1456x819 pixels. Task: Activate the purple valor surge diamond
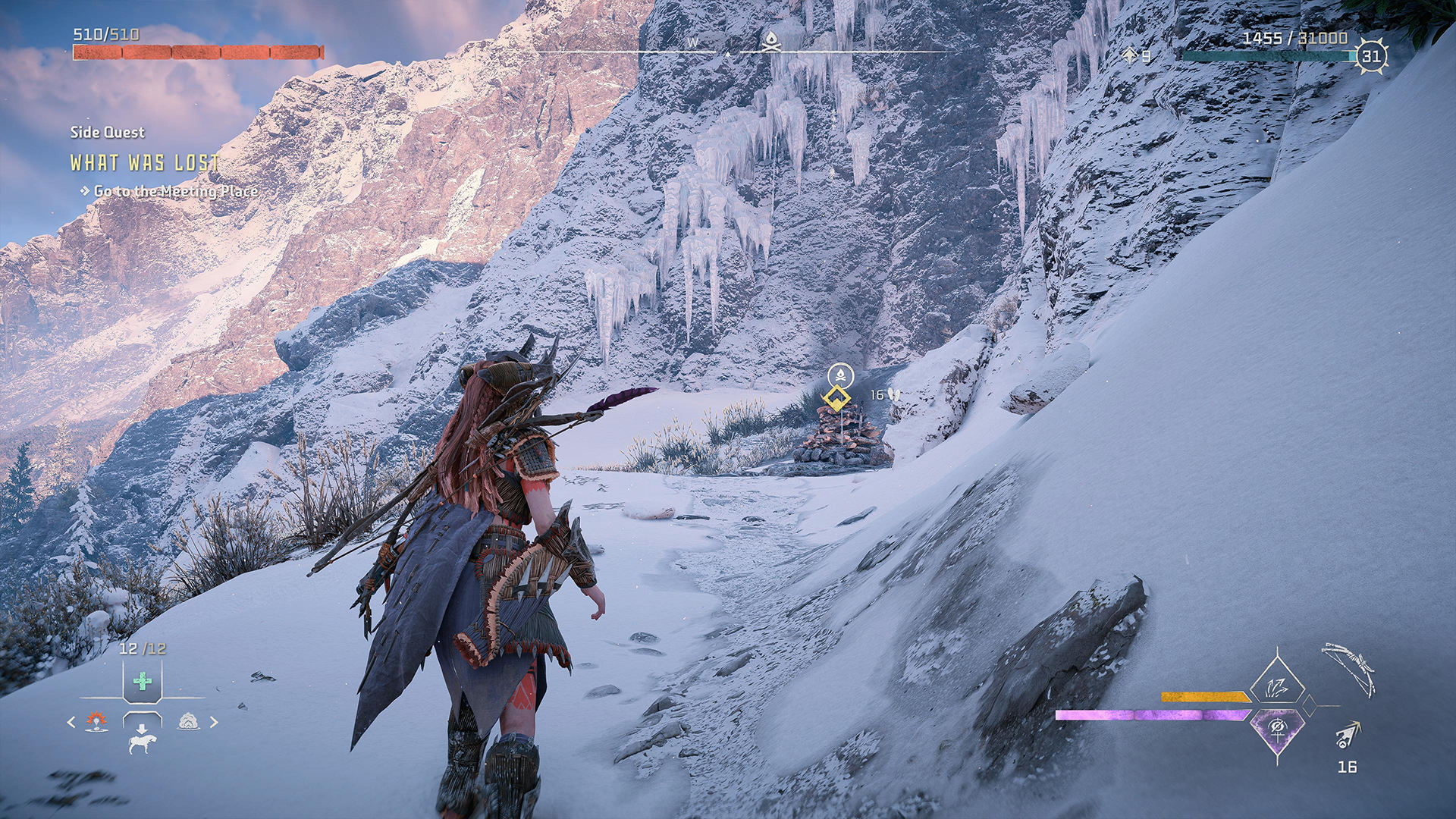click(x=1277, y=729)
